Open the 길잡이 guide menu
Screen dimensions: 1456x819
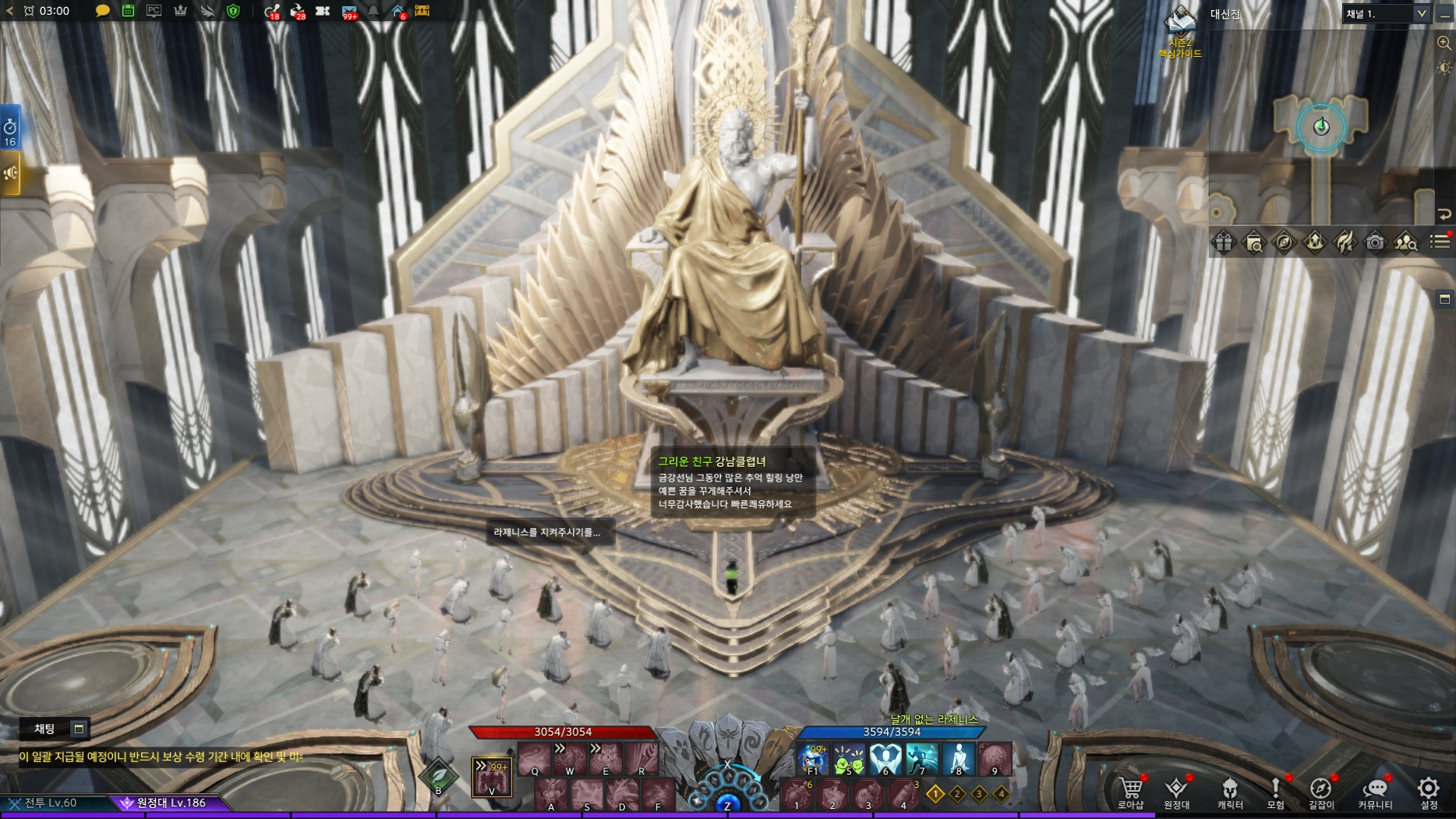click(x=1320, y=791)
